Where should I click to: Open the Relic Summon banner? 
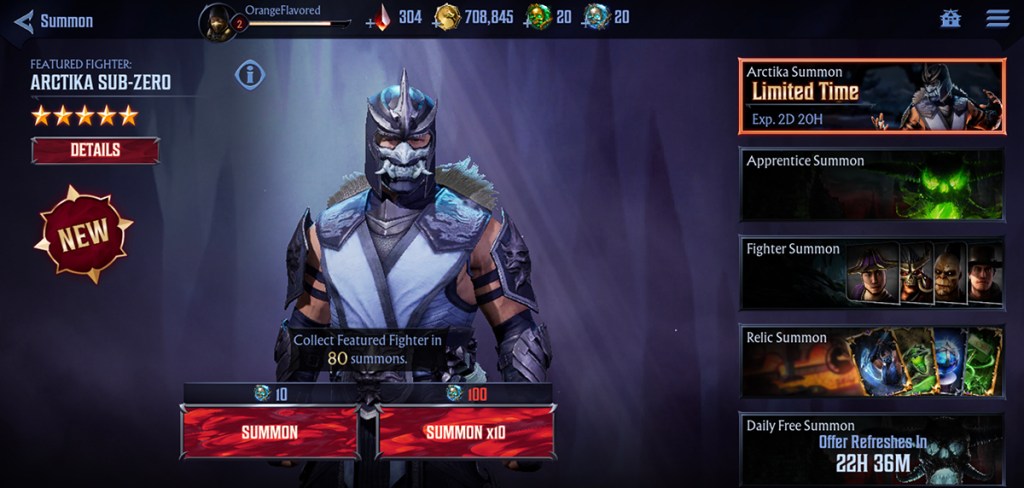(x=871, y=361)
